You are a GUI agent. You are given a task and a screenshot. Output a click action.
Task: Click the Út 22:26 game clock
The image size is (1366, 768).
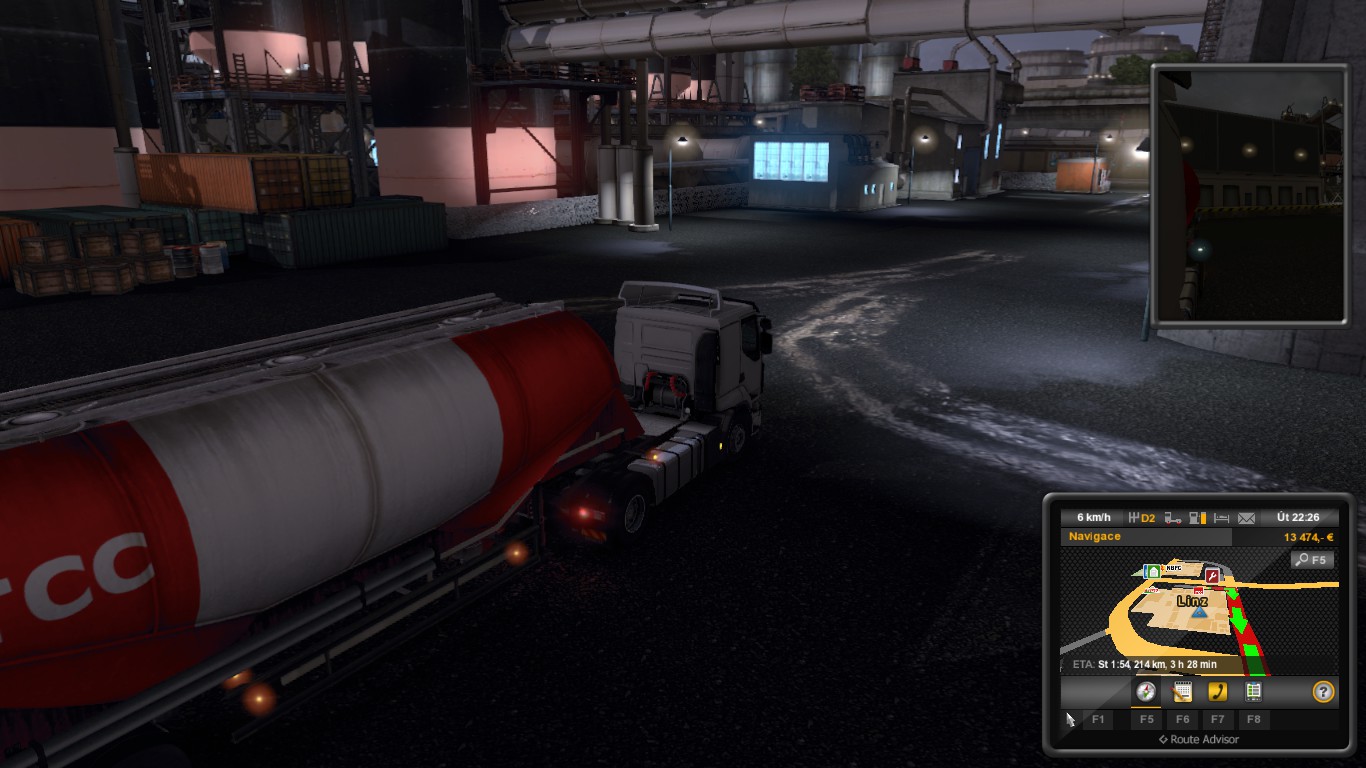pos(1299,517)
